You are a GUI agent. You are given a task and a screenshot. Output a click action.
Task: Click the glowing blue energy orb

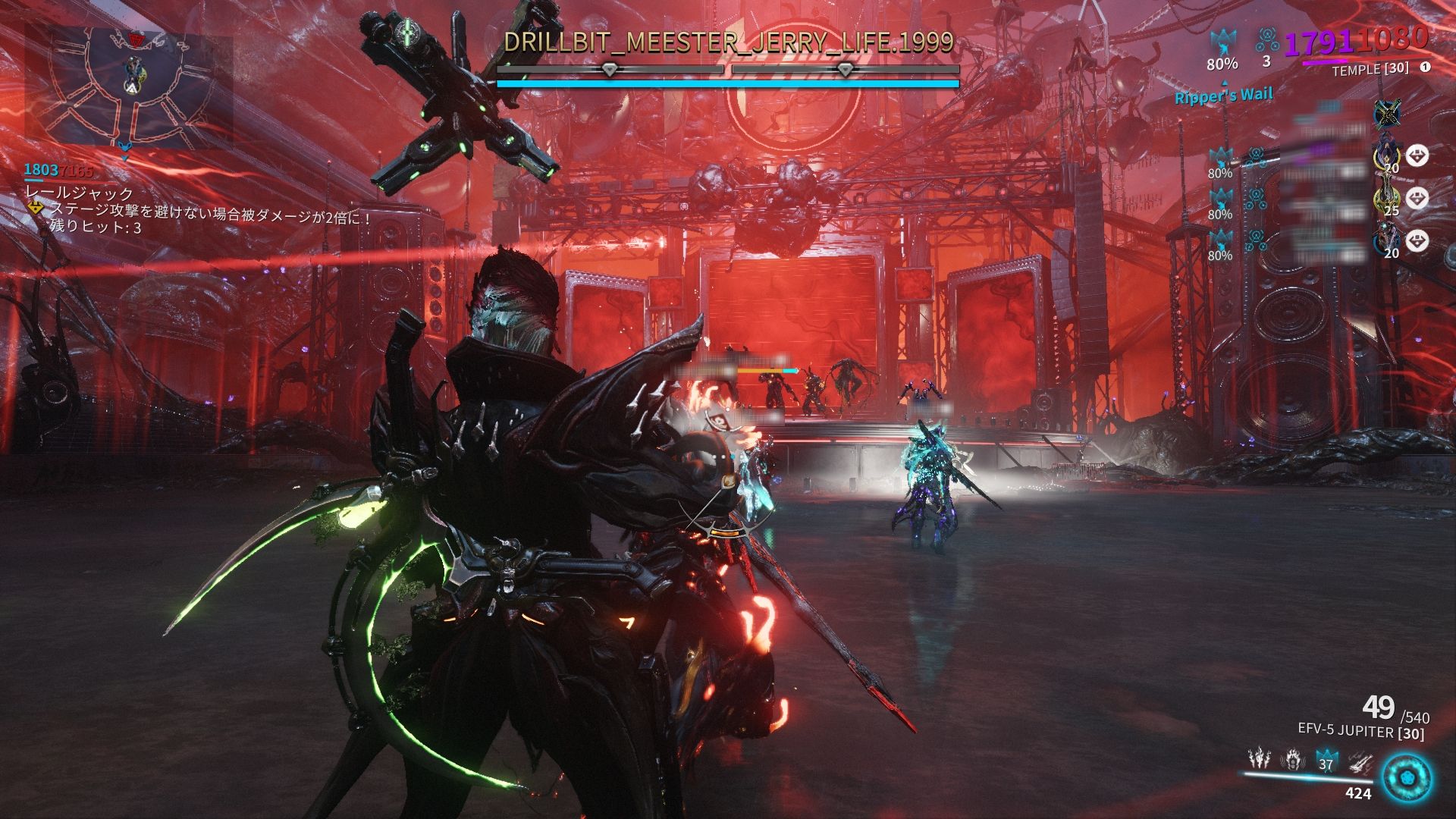click(x=1407, y=779)
